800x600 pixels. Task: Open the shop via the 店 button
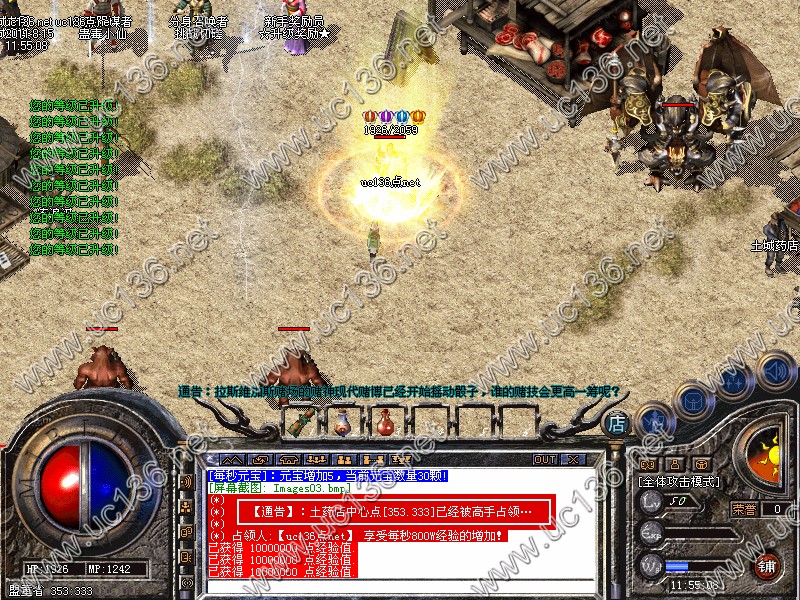click(x=617, y=423)
